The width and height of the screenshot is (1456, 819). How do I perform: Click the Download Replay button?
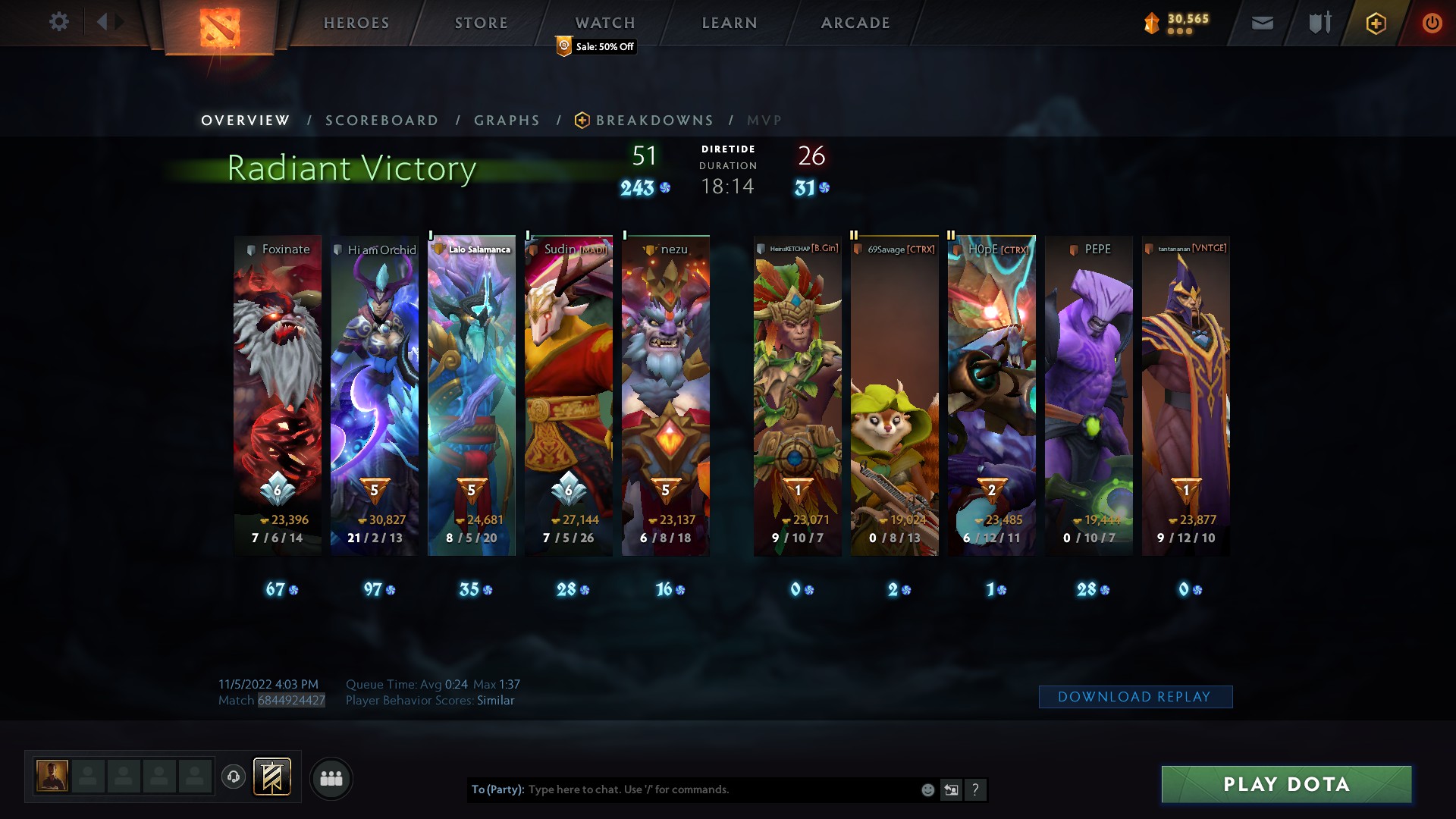tap(1135, 696)
